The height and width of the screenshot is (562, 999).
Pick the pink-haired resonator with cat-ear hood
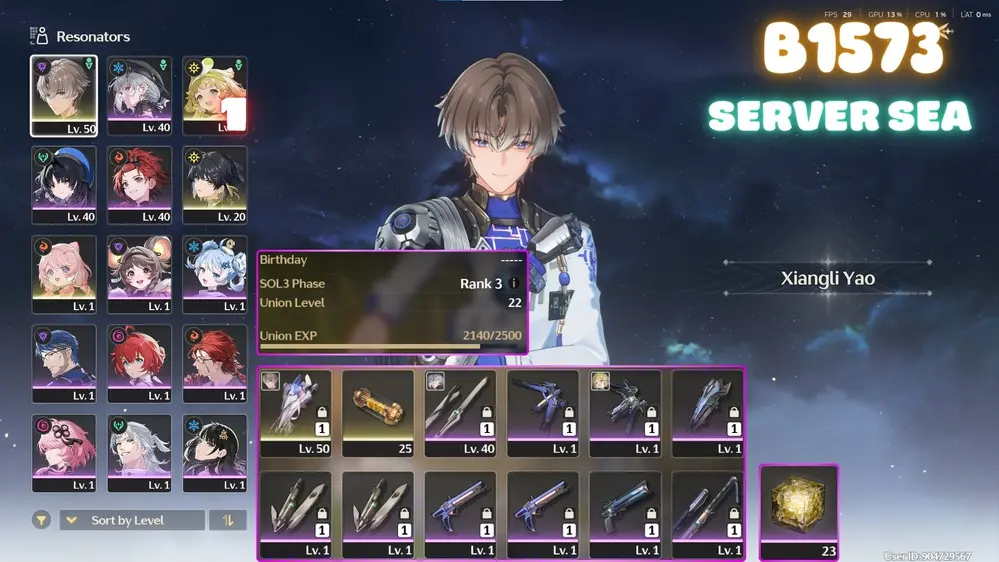click(64, 274)
